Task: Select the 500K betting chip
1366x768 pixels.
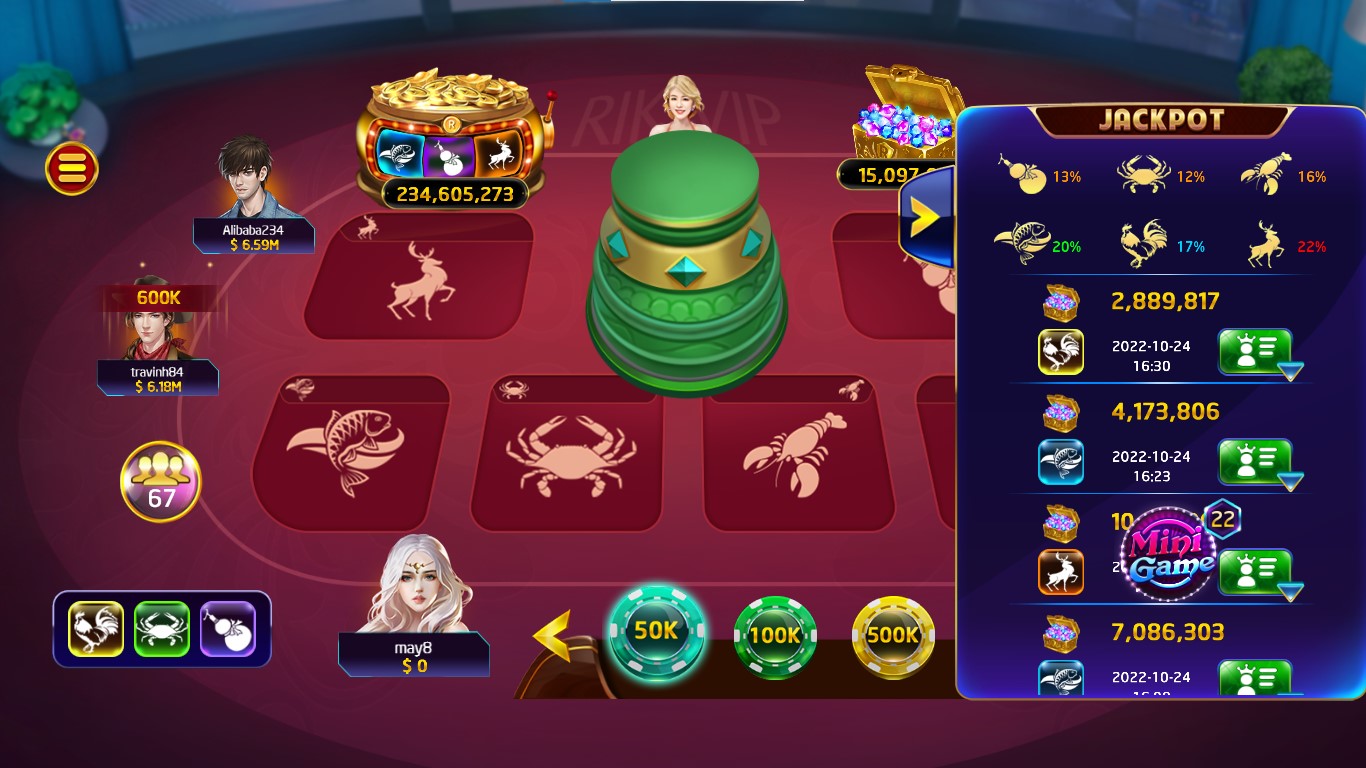Action: pyautogui.click(x=893, y=635)
